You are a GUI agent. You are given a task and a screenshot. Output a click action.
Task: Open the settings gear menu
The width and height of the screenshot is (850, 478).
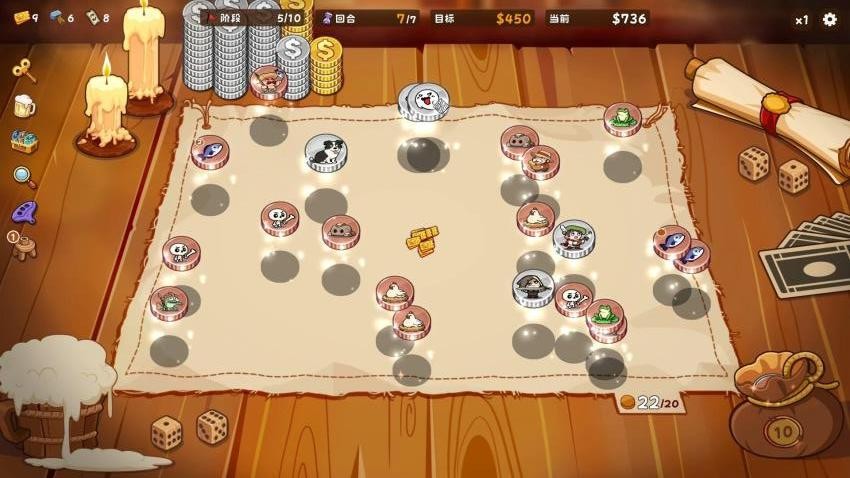(x=830, y=19)
